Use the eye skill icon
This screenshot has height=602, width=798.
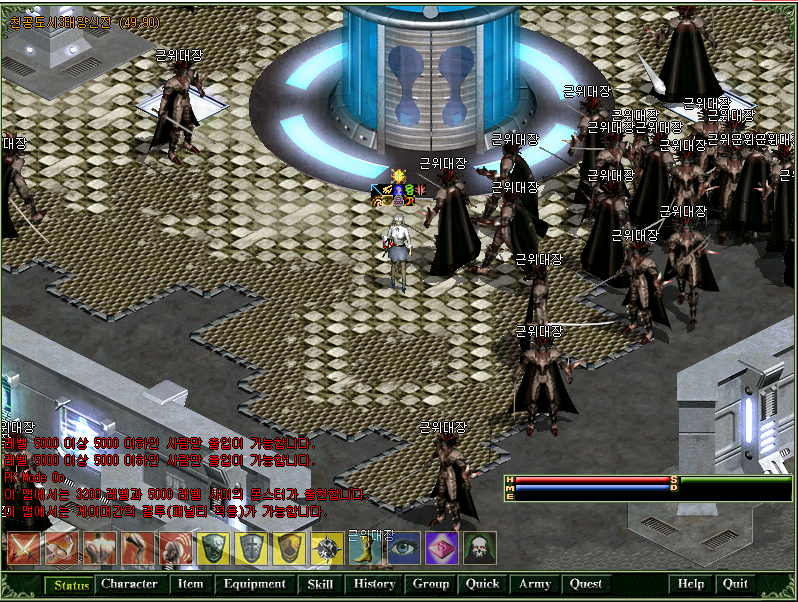click(x=403, y=549)
